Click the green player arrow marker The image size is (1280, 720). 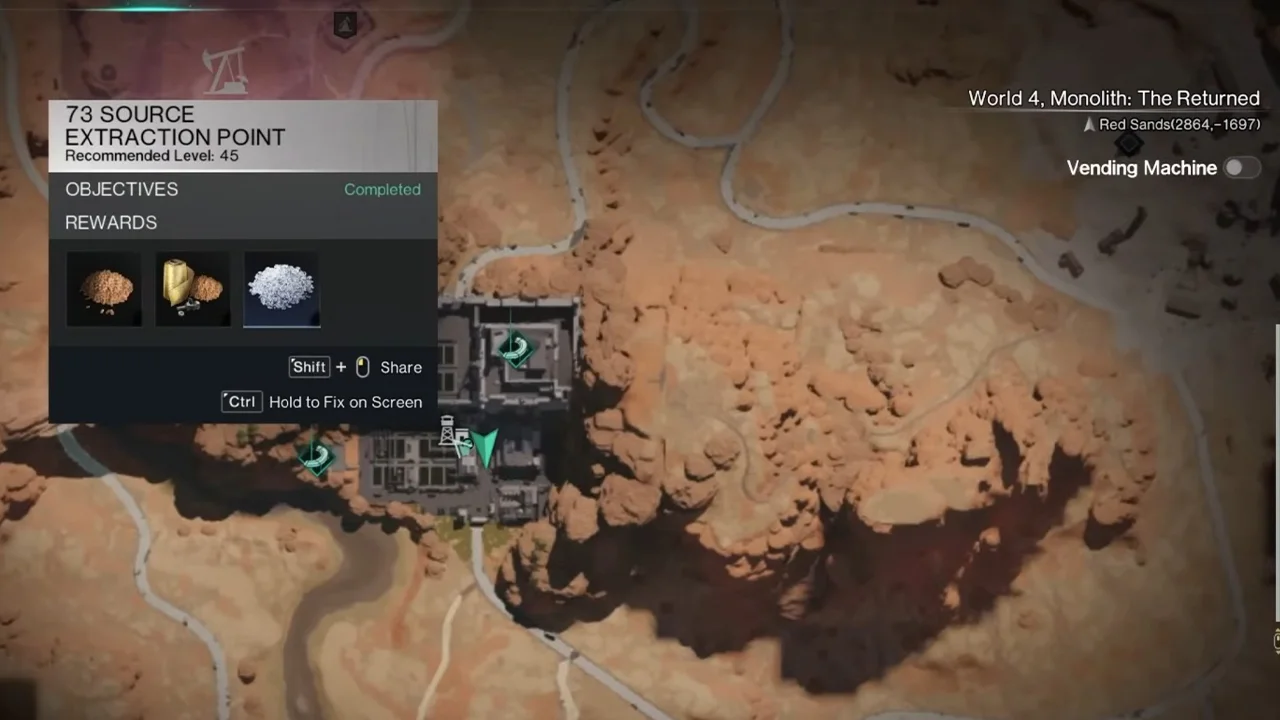486,447
